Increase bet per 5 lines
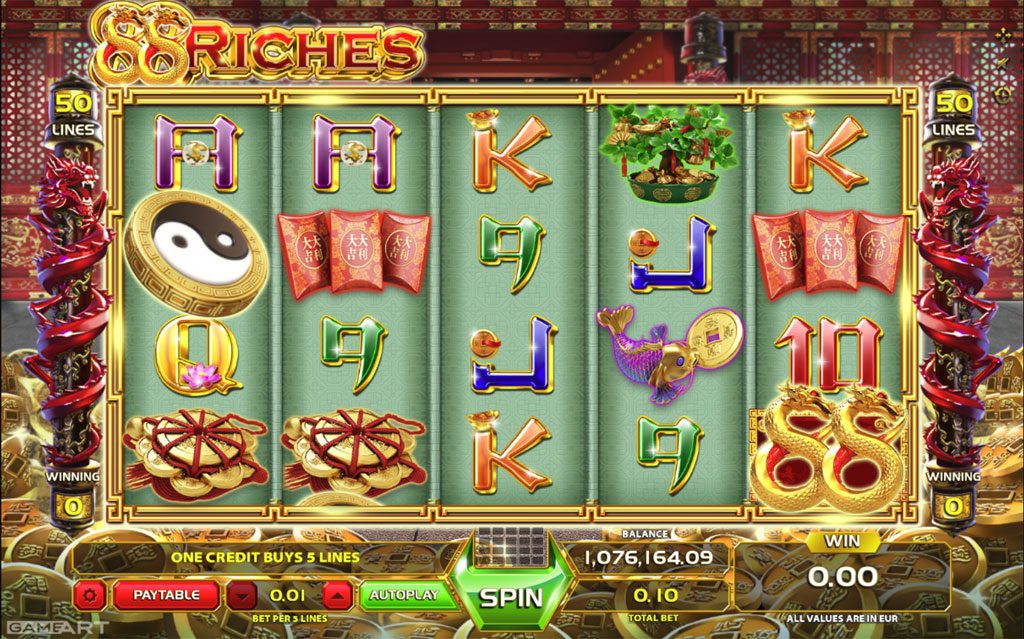1024x639 pixels. (338, 595)
